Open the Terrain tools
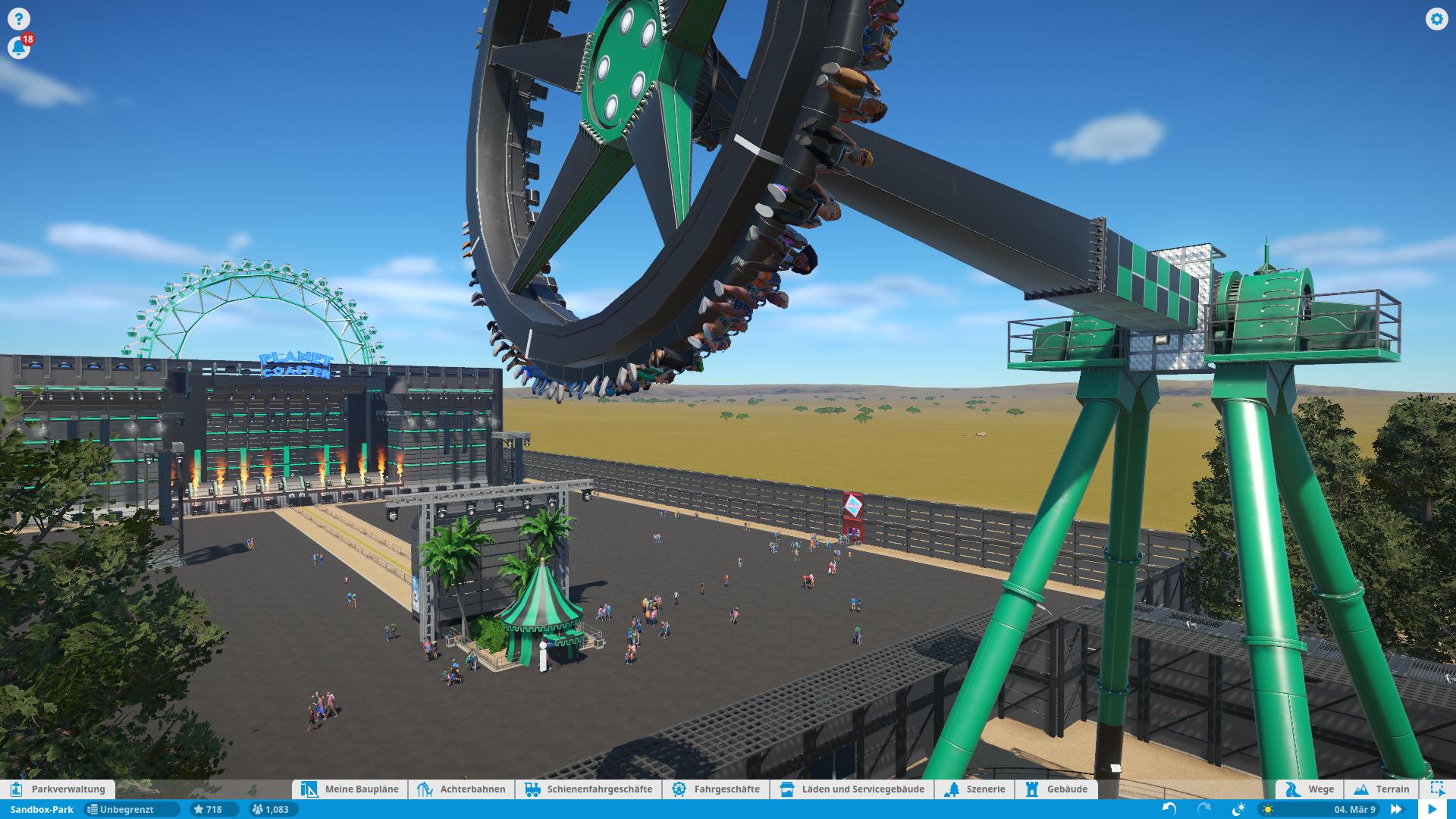Viewport: 1456px width, 819px height. (1382, 789)
